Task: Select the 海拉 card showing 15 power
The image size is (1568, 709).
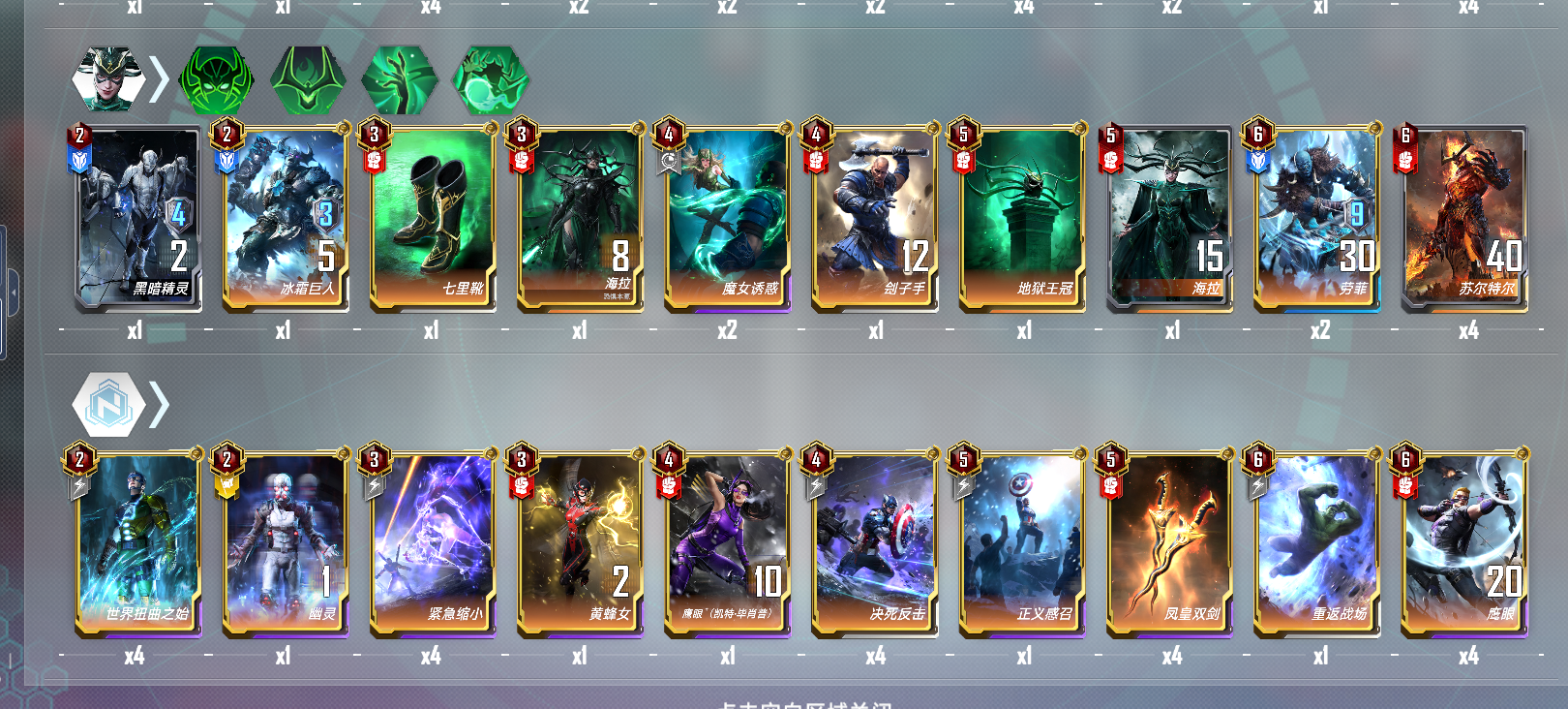Action: 1171,218
